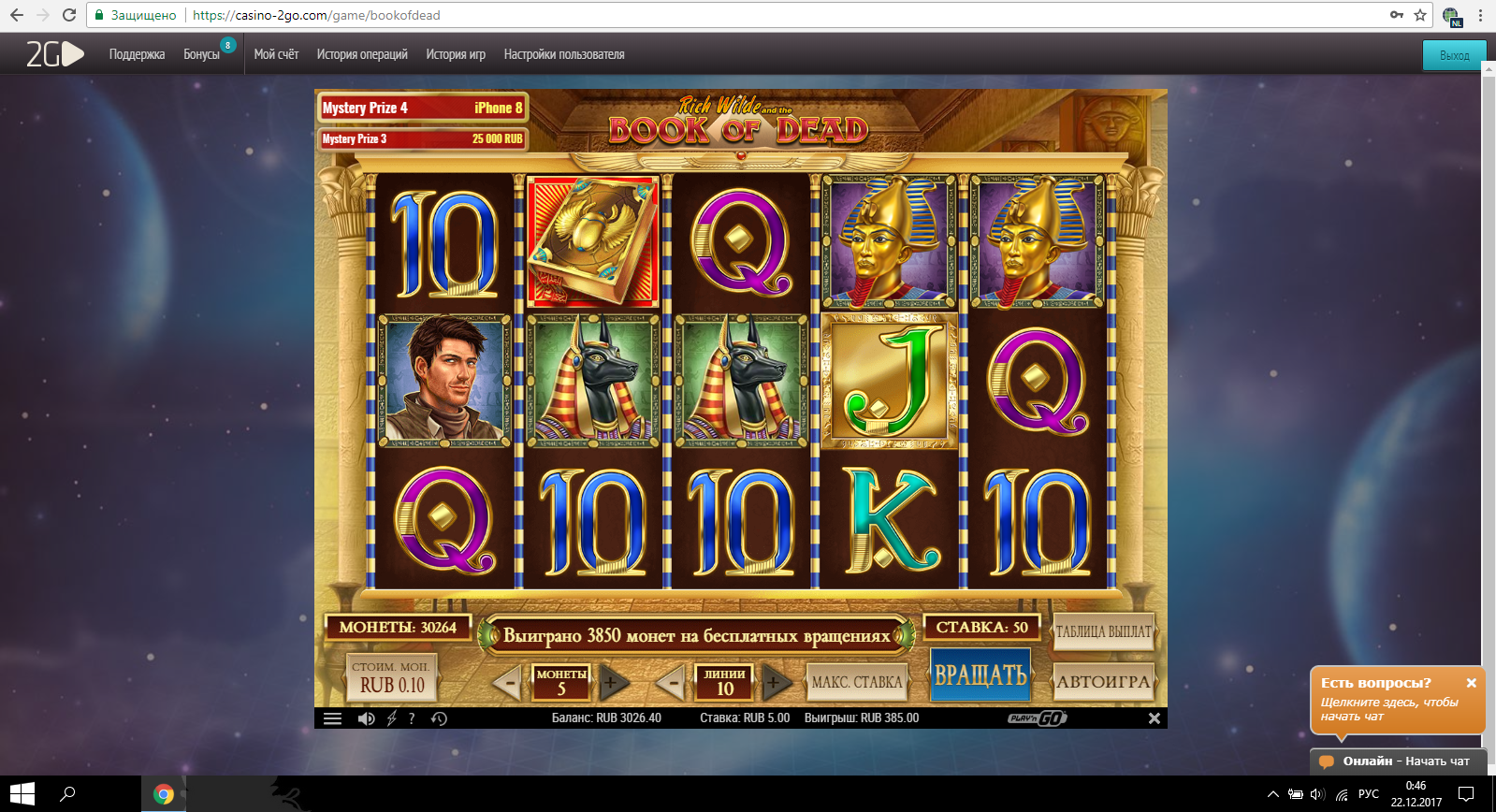Decrease the number of ЛИНИИ paylines
The height and width of the screenshot is (812, 1496).
[672, 683]
